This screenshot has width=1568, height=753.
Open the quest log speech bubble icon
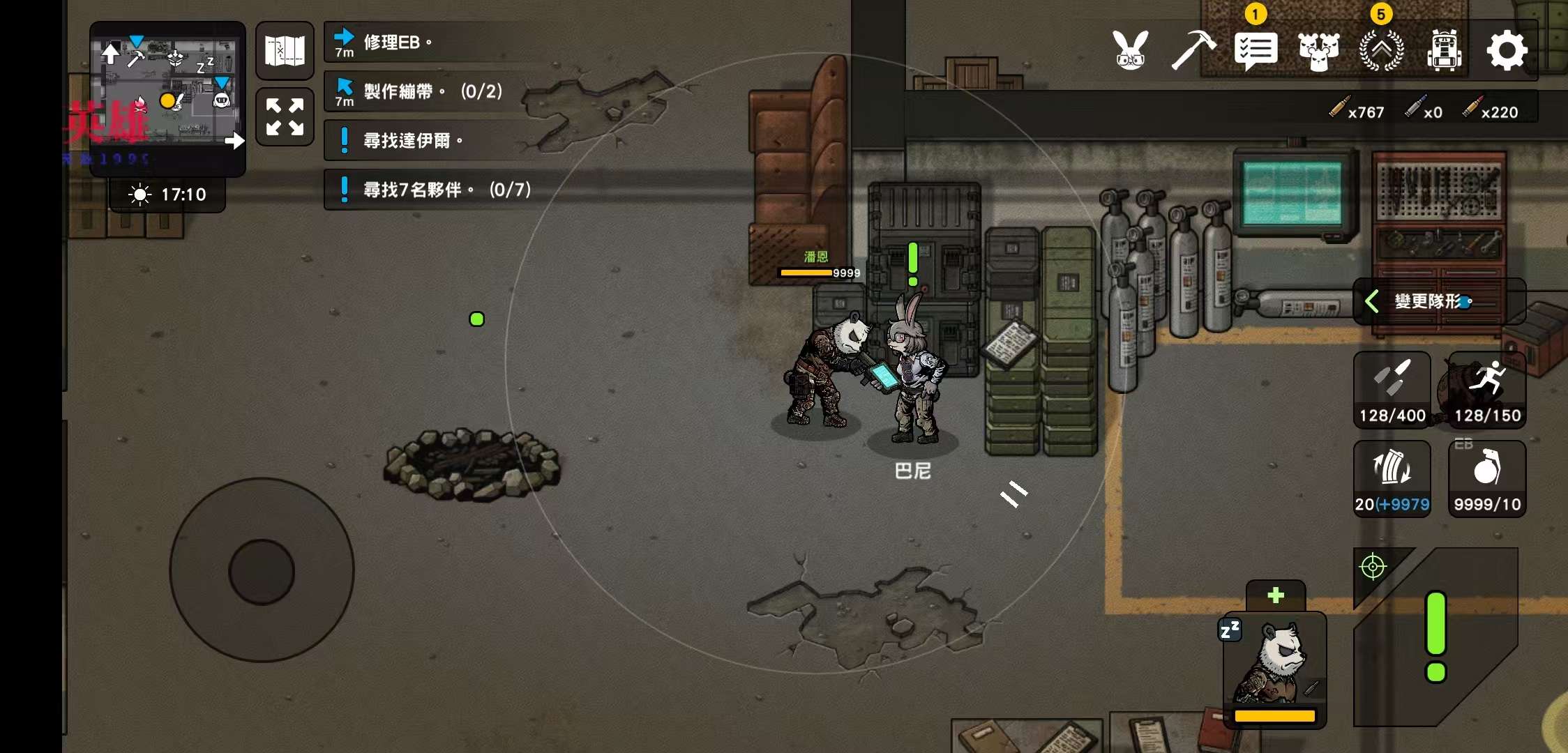pyautogui.click(x=1256, y=50)
